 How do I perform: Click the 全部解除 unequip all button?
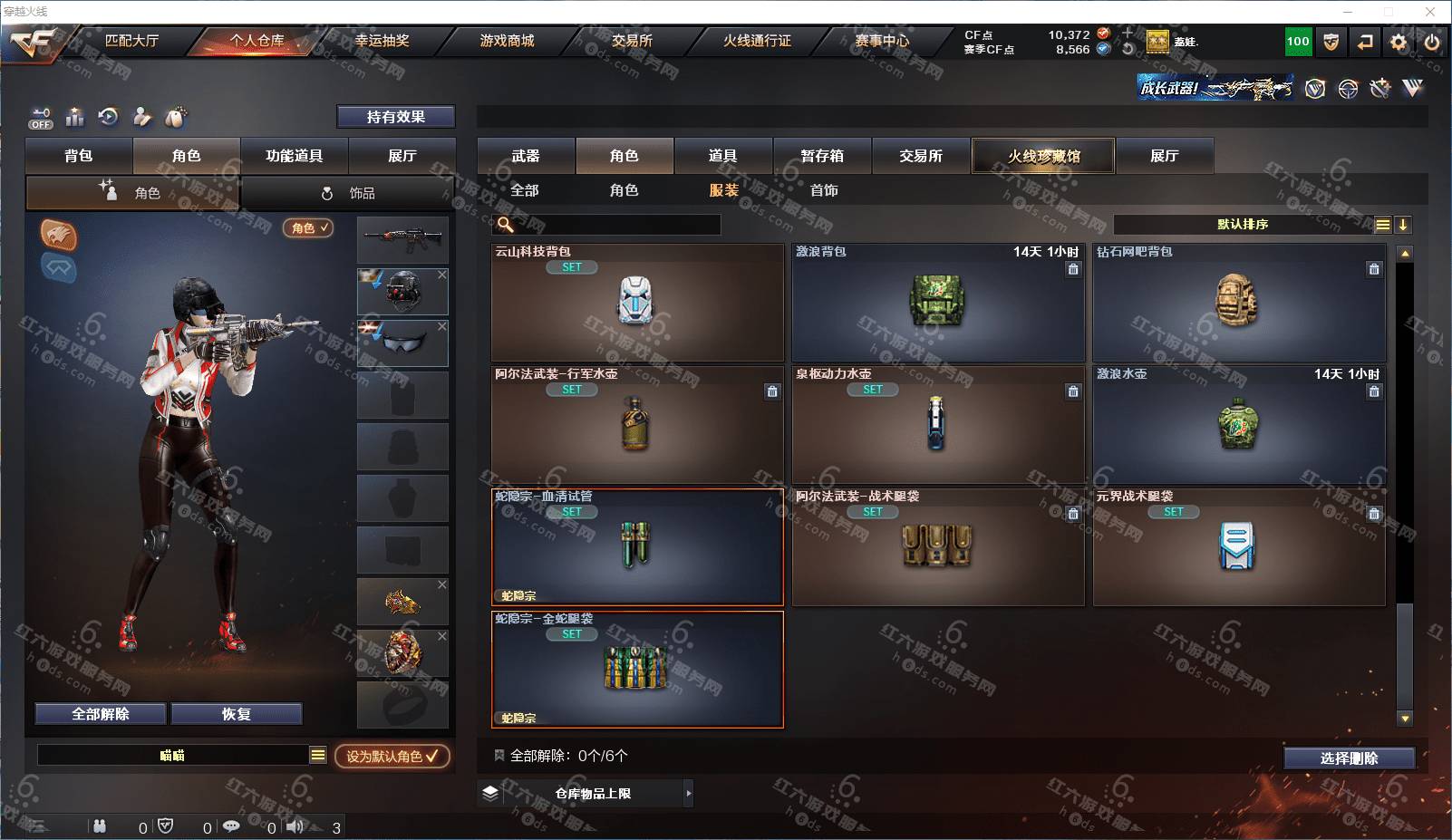(x=101, y=714)
